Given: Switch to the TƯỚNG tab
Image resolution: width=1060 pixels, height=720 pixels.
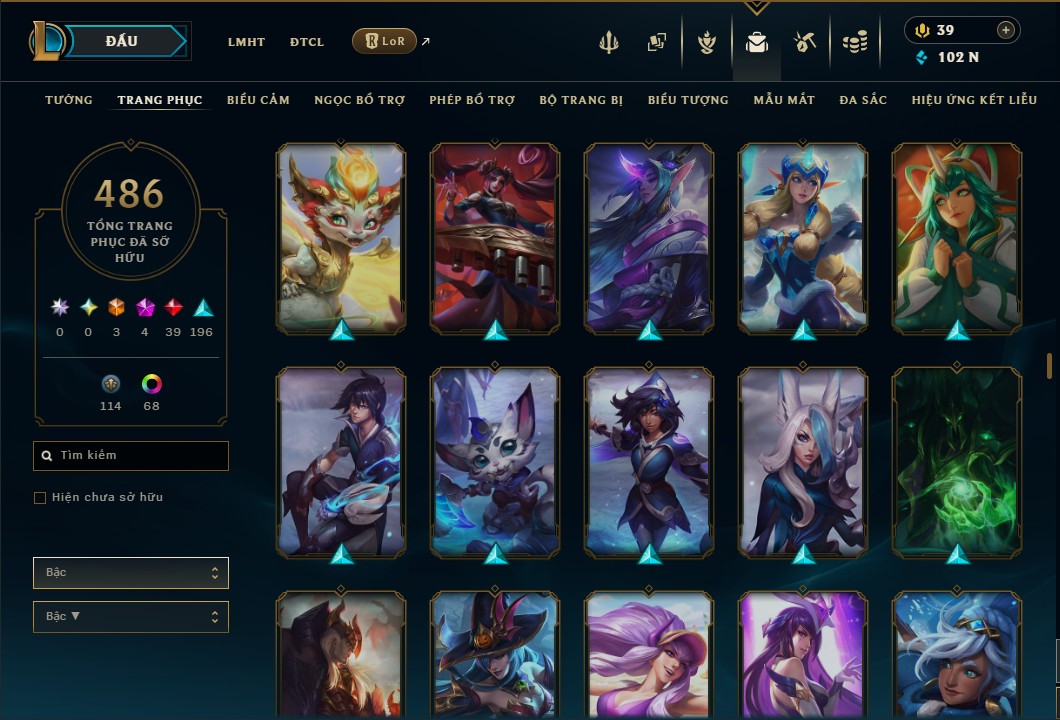Looking at the screenshot, I should (x=69, y=100).
